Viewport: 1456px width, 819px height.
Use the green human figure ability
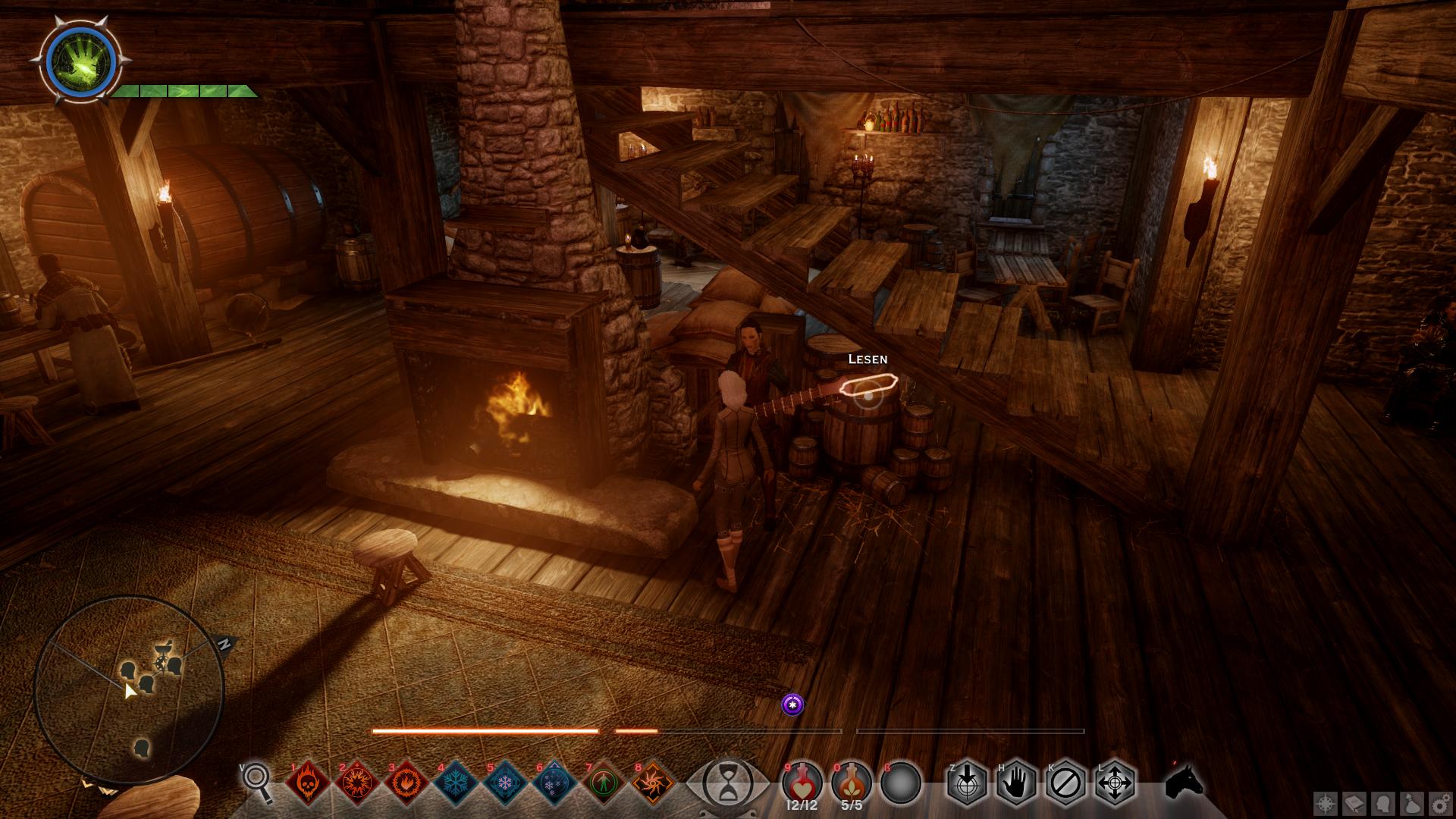[604, 783]
